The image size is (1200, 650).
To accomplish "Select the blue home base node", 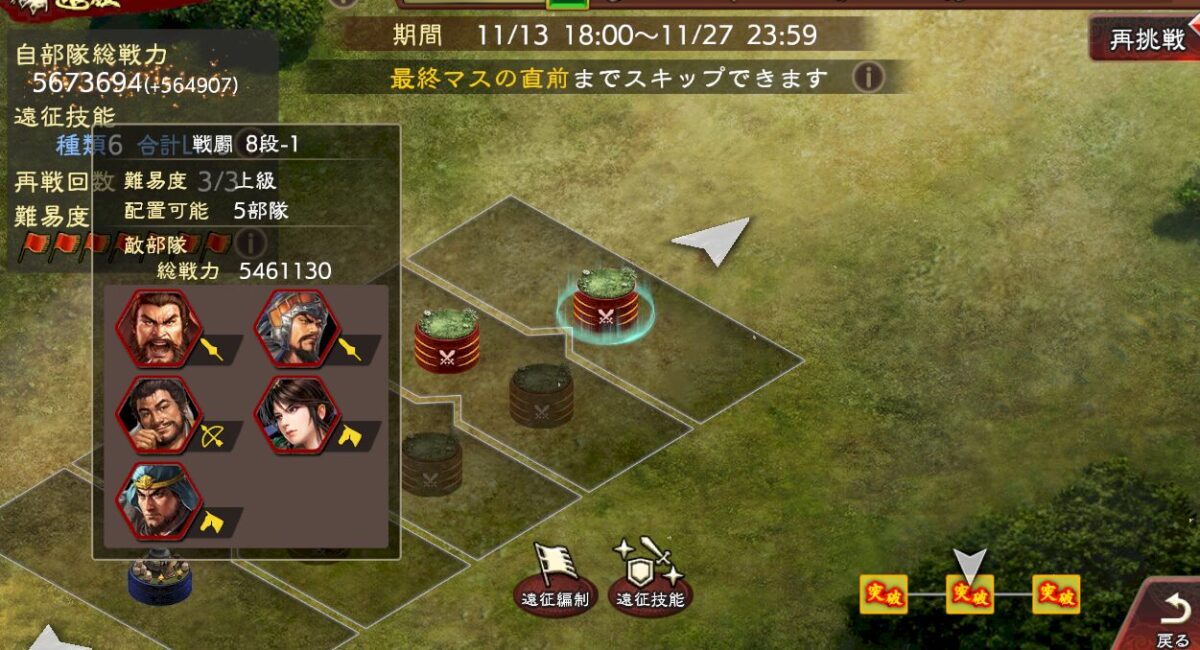I will [160, 578].
